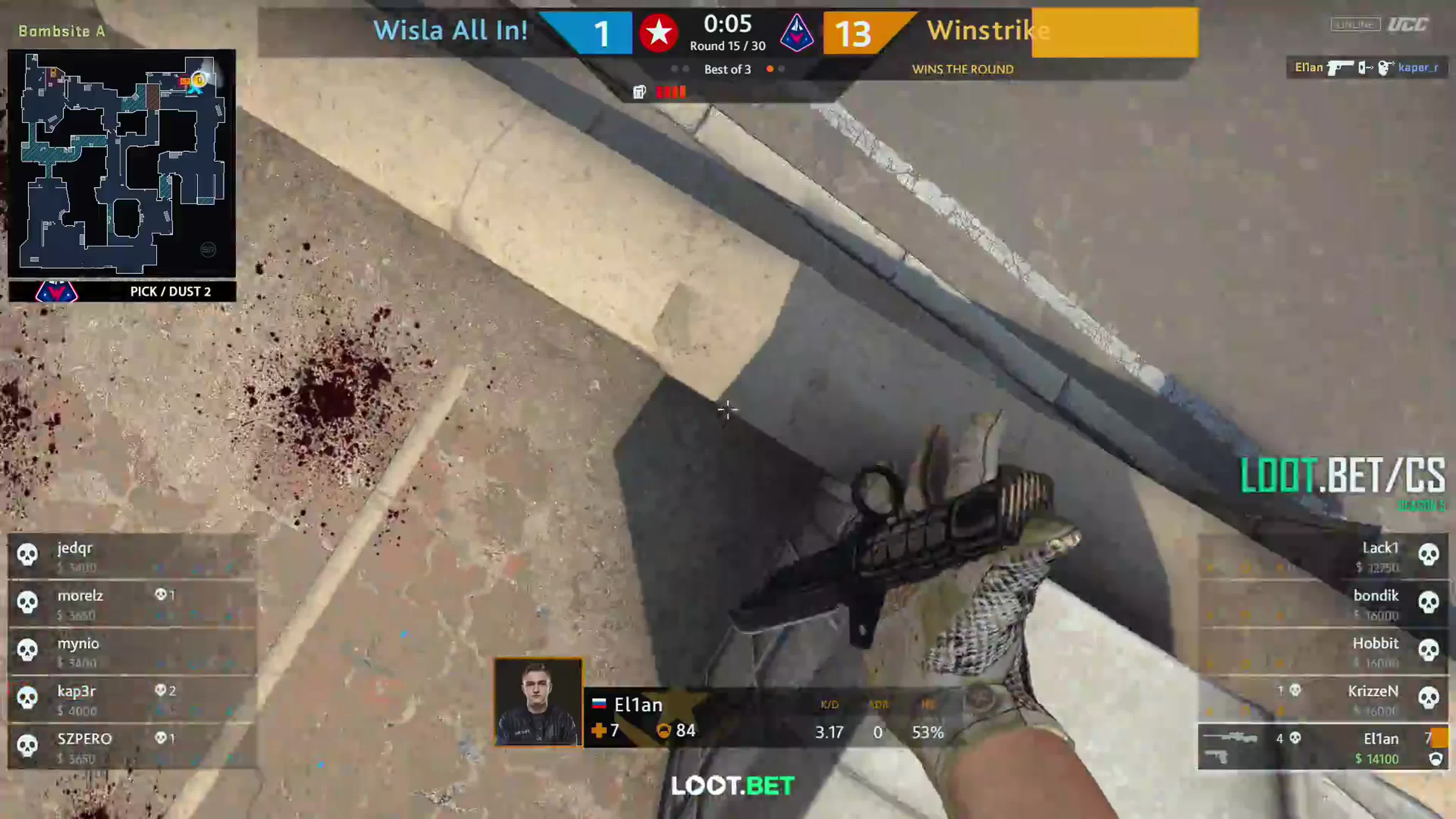This screenshot has height=819, width=1456.
Task: Click the Wisla All In! star logo
Action: (x=659, y=33)
